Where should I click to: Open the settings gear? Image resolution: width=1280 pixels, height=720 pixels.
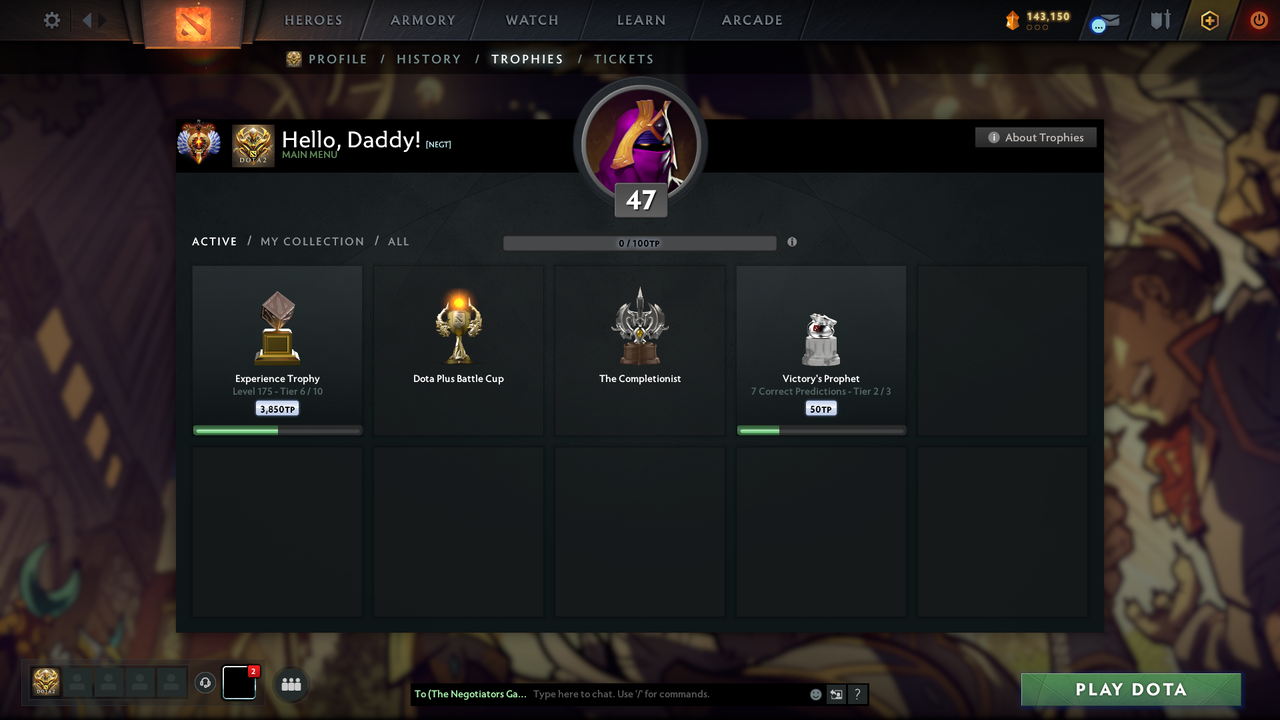[x=51, y=20]
